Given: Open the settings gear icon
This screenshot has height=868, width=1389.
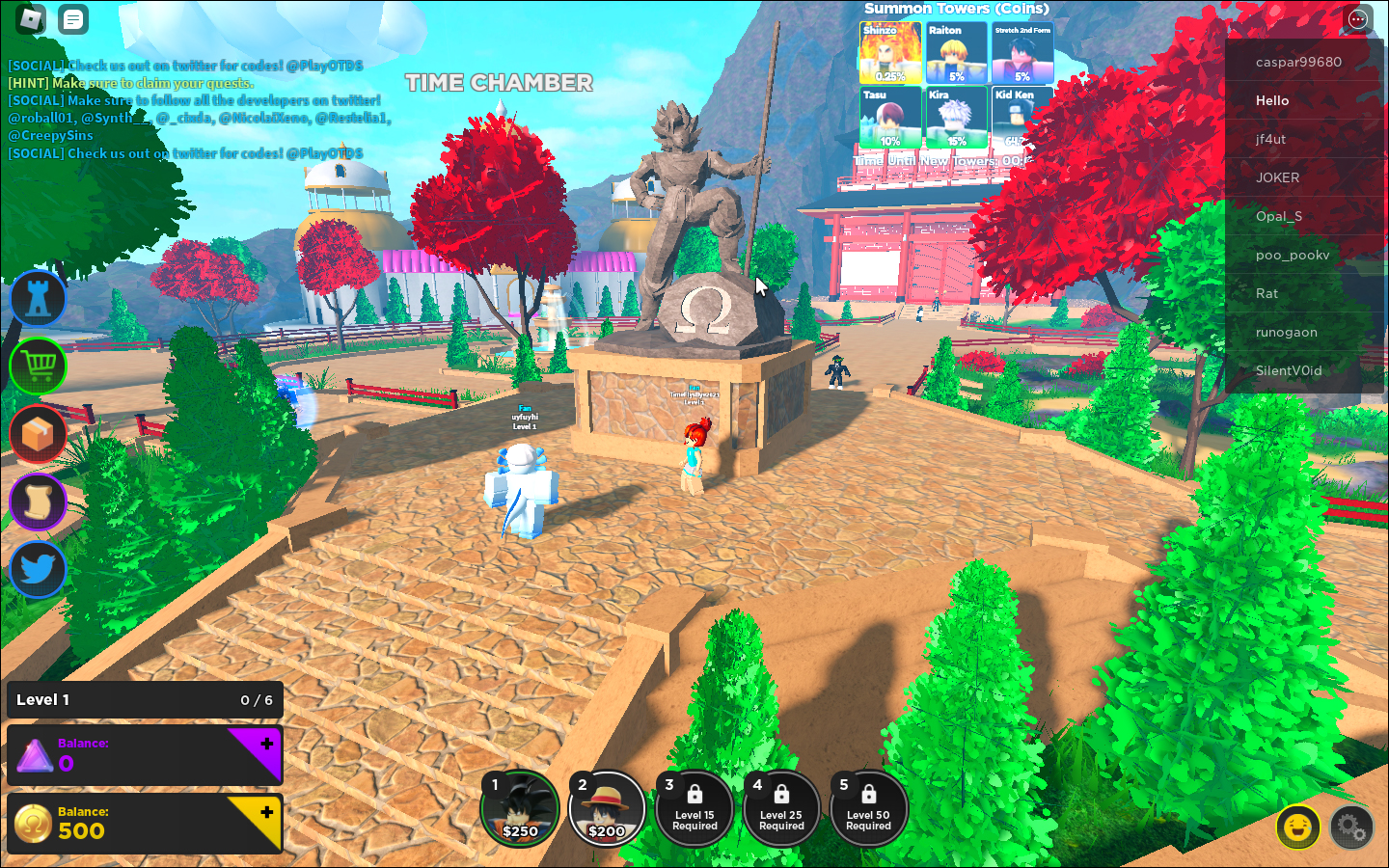Looking at the screenshot, I should (x=1351, y=827).
